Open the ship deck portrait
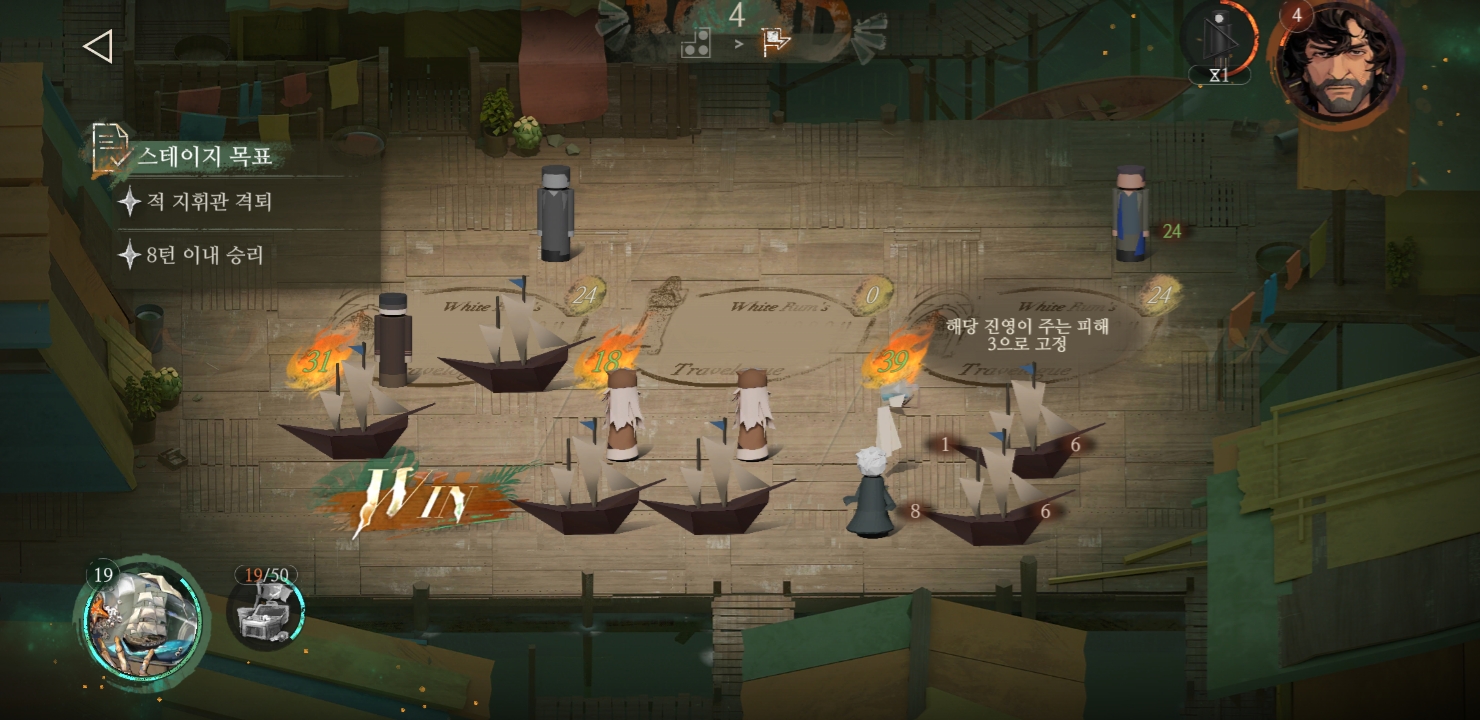Screen dimensions: 1480x720 [143, 622]
